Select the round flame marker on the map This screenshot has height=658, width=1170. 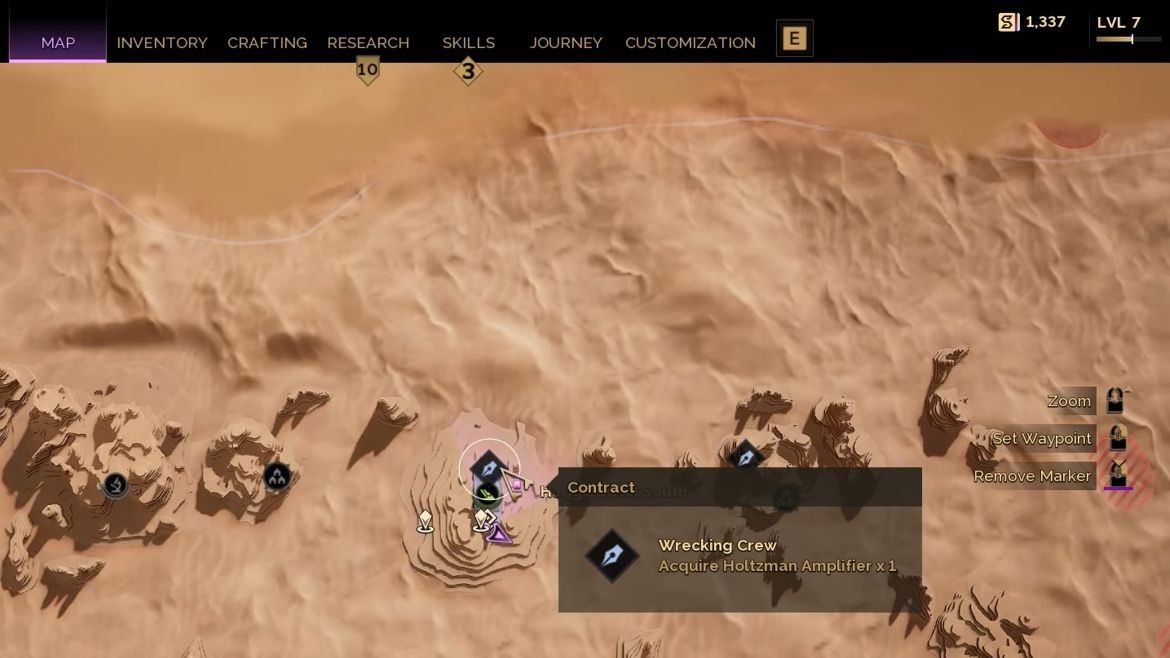(x=116, y=486)
